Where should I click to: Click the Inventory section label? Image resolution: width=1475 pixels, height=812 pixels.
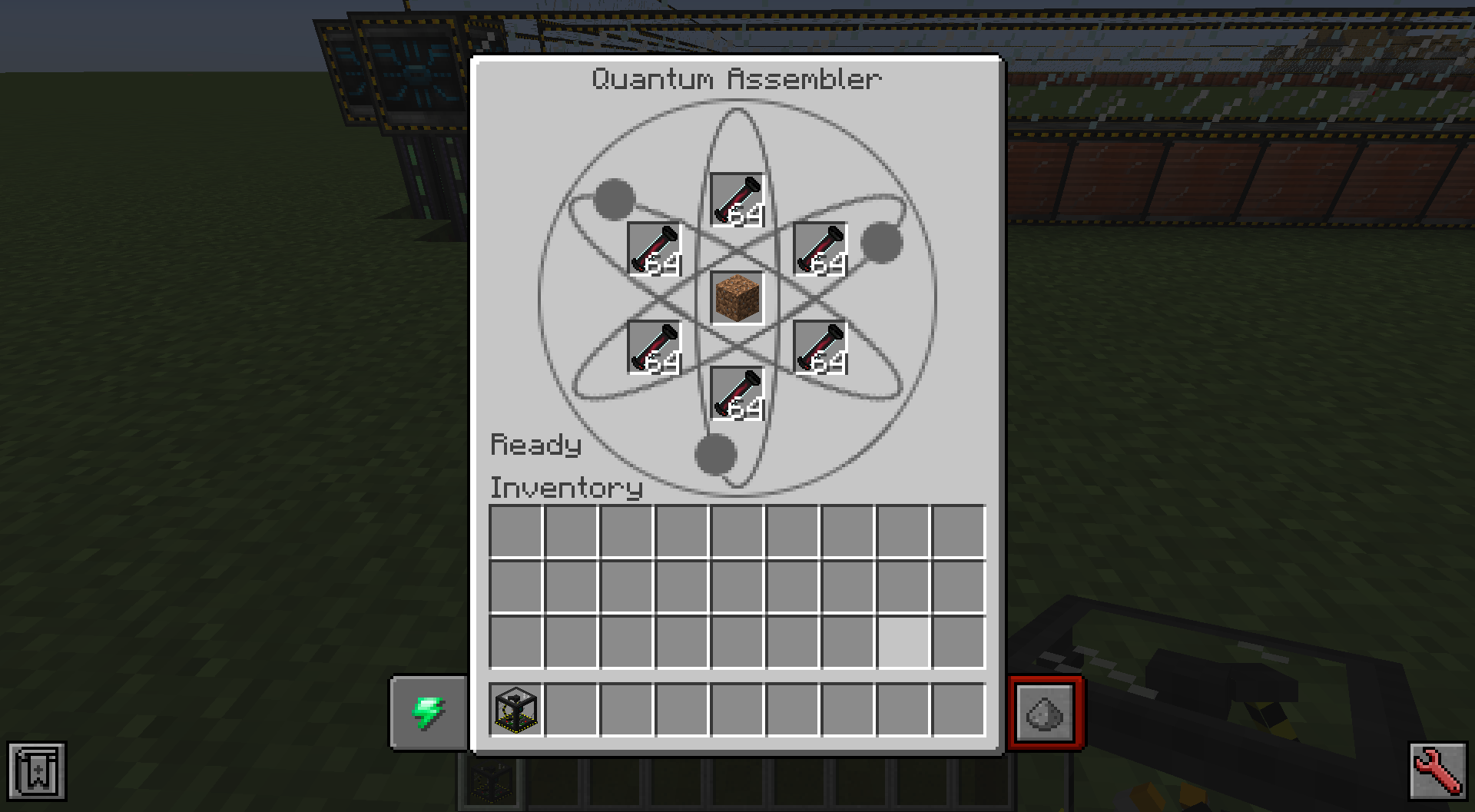point(566,488)
